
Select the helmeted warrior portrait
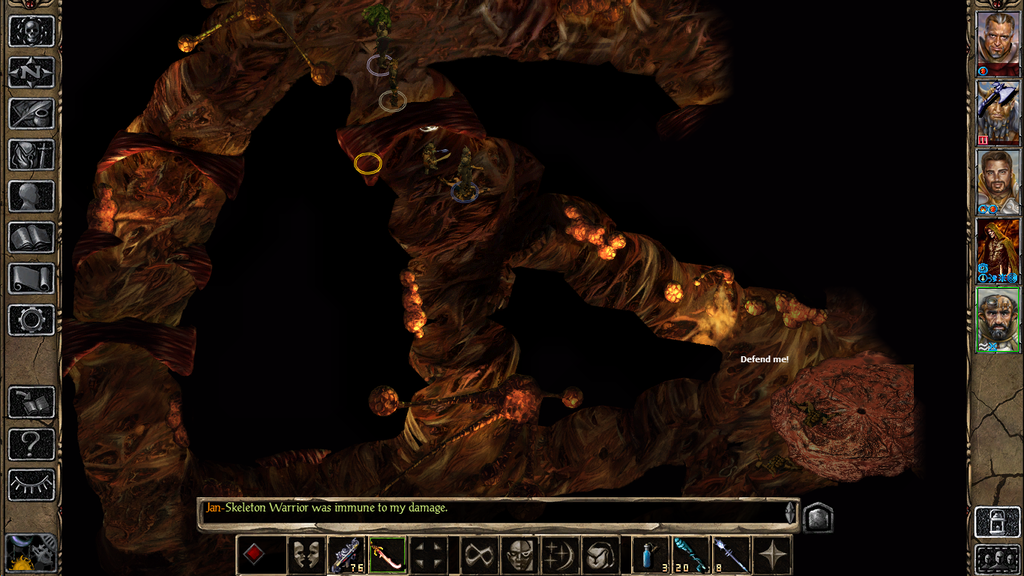997,112
